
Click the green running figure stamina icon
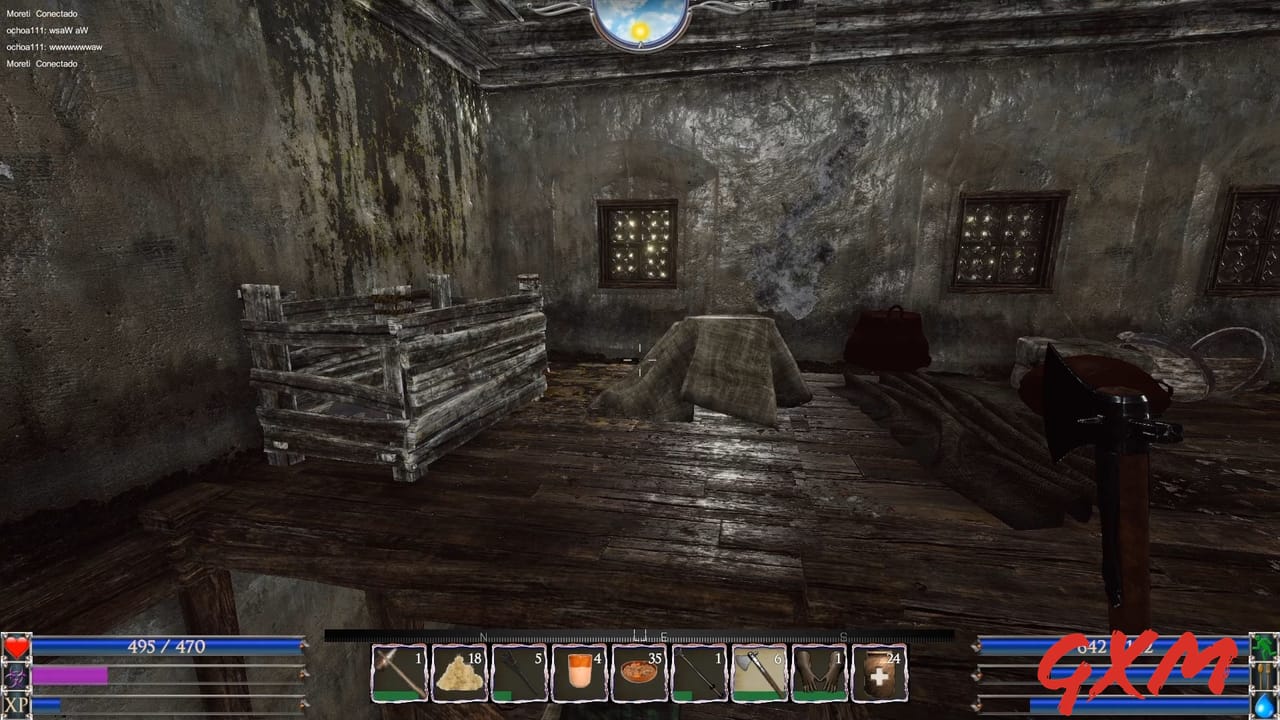coord(1263,647)
